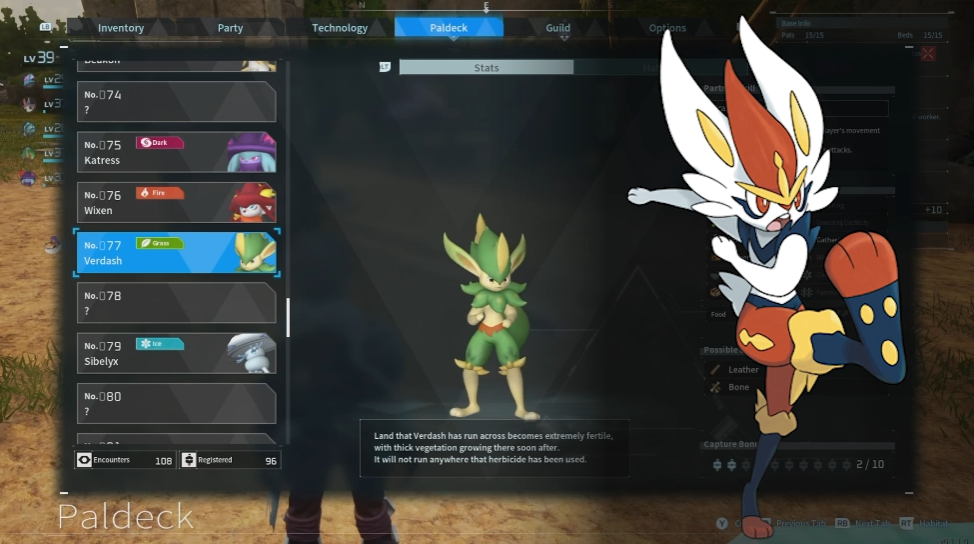
Task: Select unknown entry No. 080
Action: (x=176, y=403)
